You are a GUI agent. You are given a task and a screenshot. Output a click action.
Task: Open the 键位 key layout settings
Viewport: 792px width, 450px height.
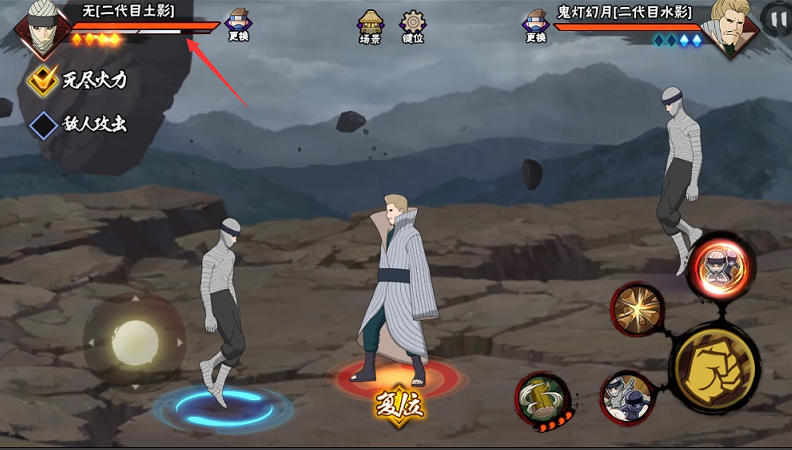(x=412, y=26)
